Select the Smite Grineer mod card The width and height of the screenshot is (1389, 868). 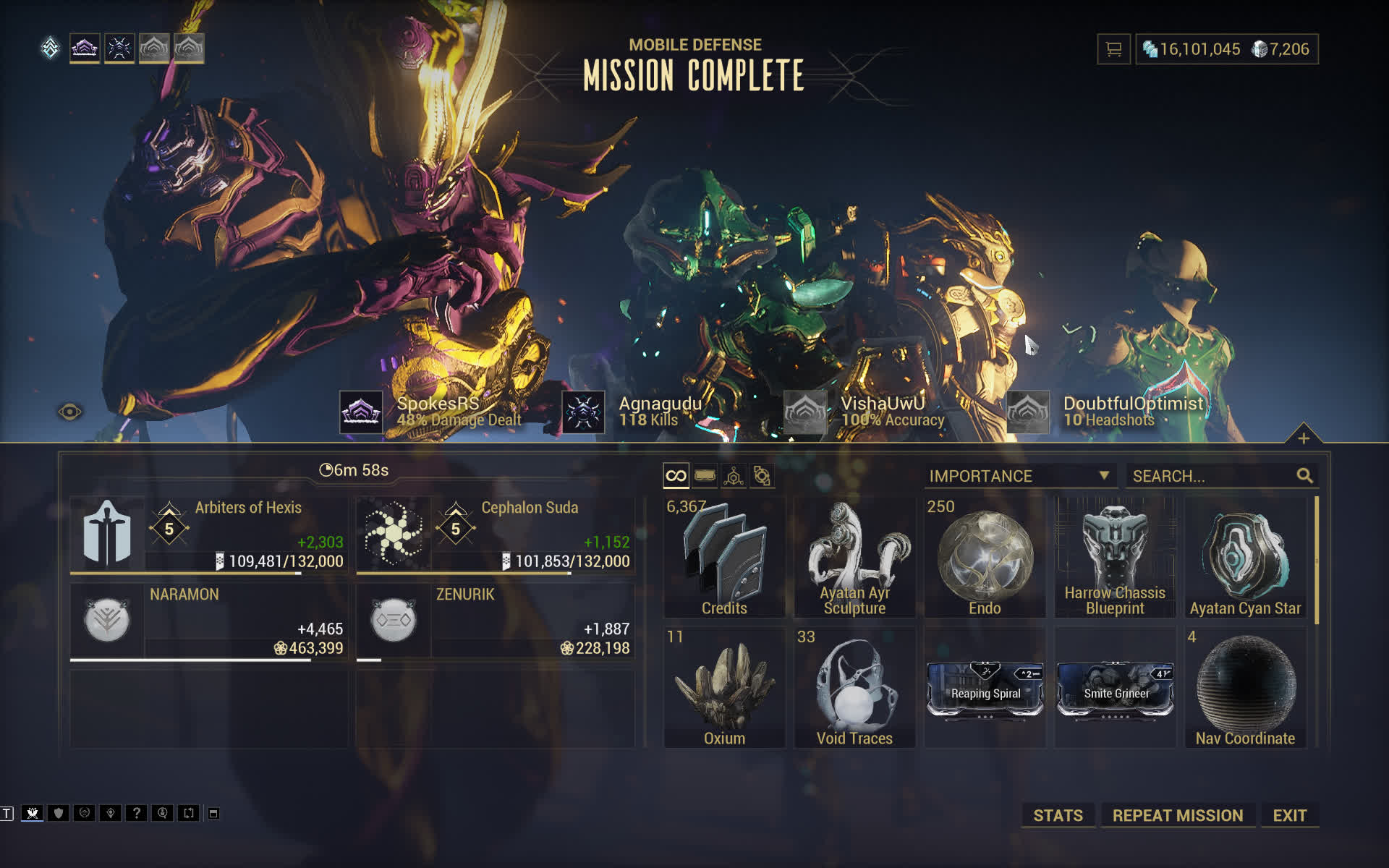[x=1115, y=691]
